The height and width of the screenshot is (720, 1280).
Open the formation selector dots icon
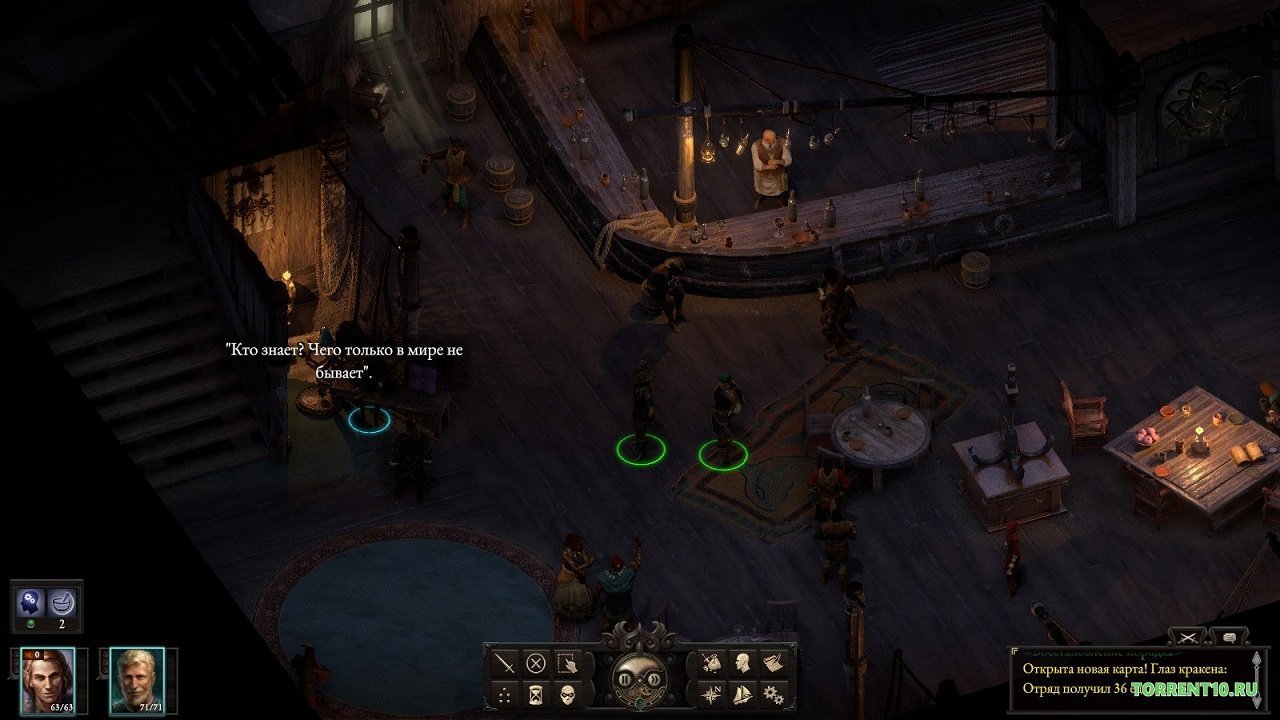pyautogui.click(x=503, y=697)
